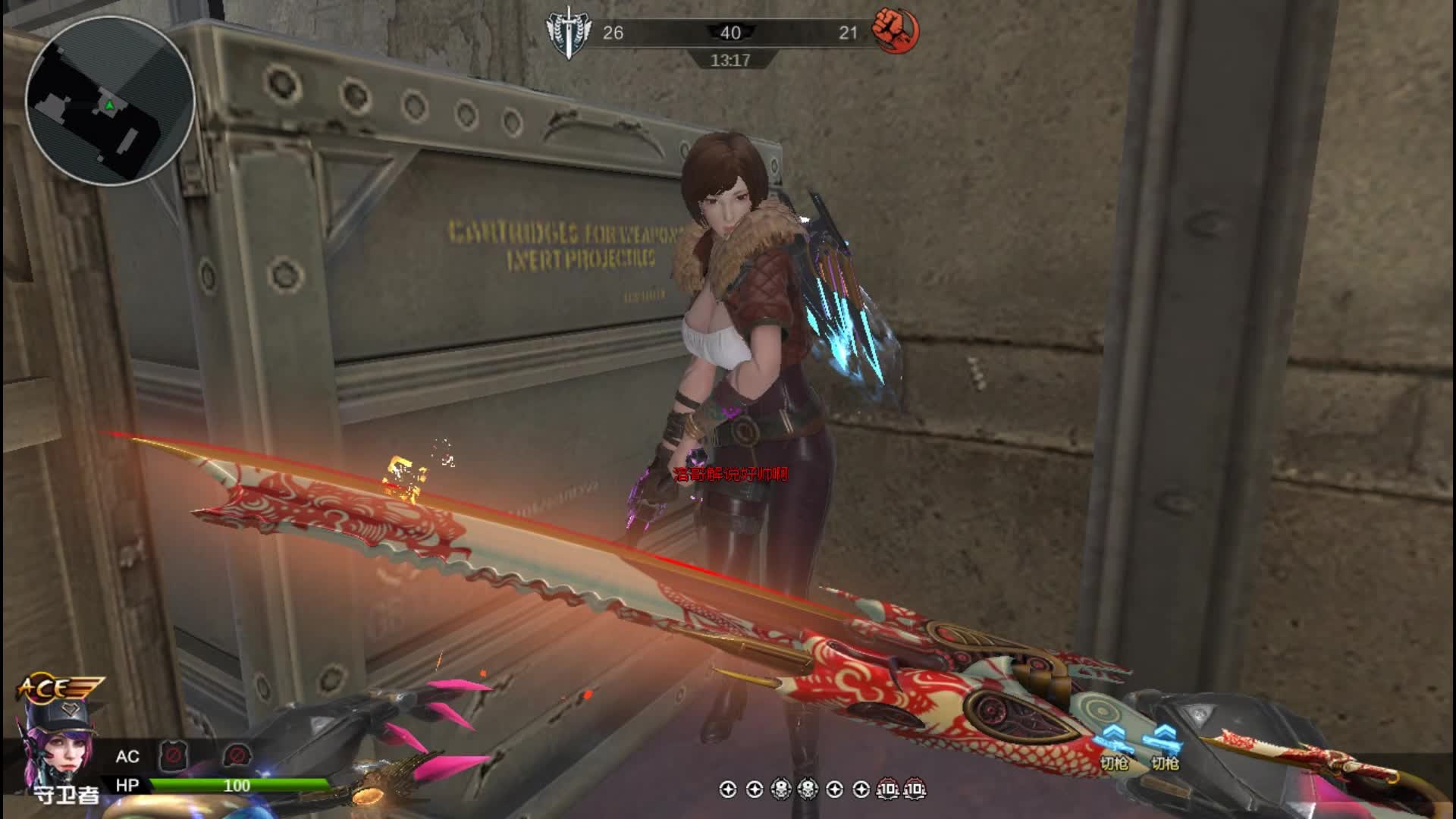Tap the helmet armor icon
The image size is (1456, 819).
[x=237, y=755]
